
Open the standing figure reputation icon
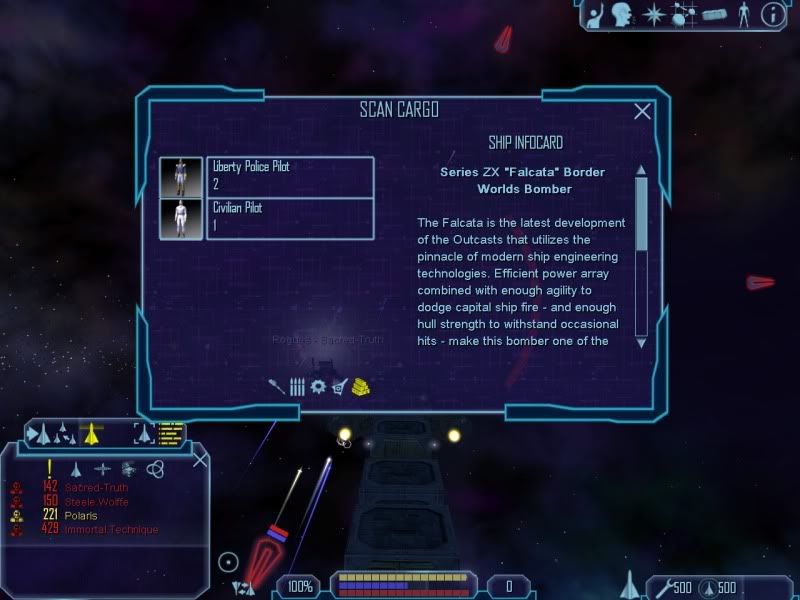coord(742,14)
